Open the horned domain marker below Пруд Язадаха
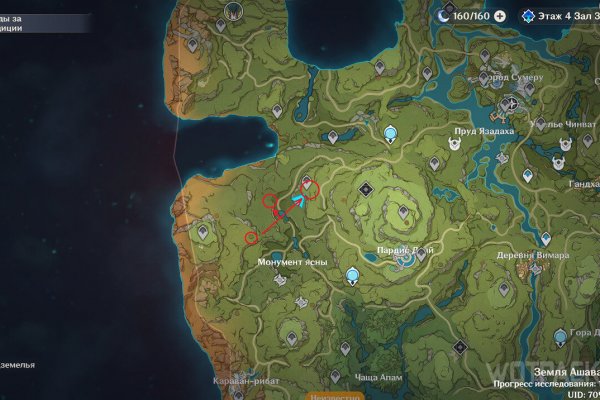The height and width of the screenshot is (400, 600). coord(453,141)
